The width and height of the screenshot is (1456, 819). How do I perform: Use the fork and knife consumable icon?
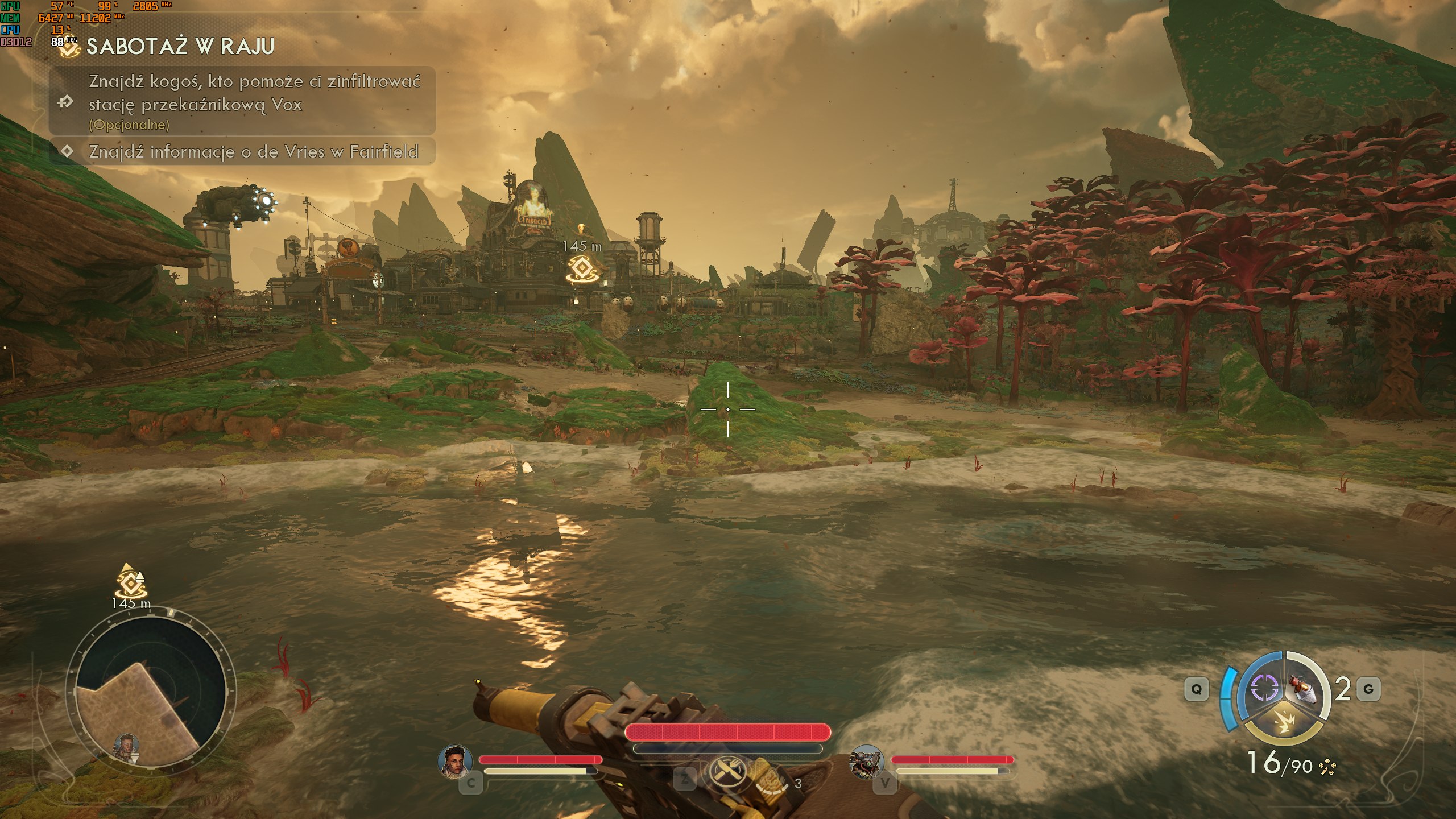[727, 772]
